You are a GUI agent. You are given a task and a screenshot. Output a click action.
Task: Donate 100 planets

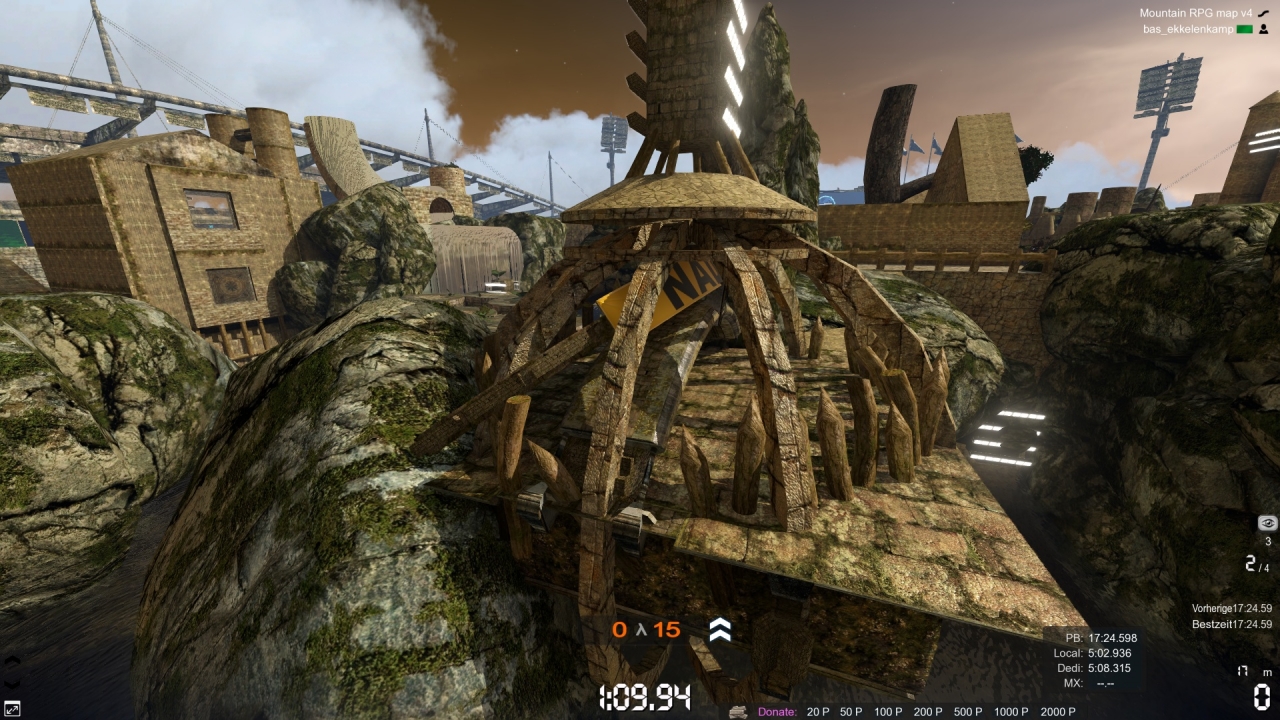886,712
